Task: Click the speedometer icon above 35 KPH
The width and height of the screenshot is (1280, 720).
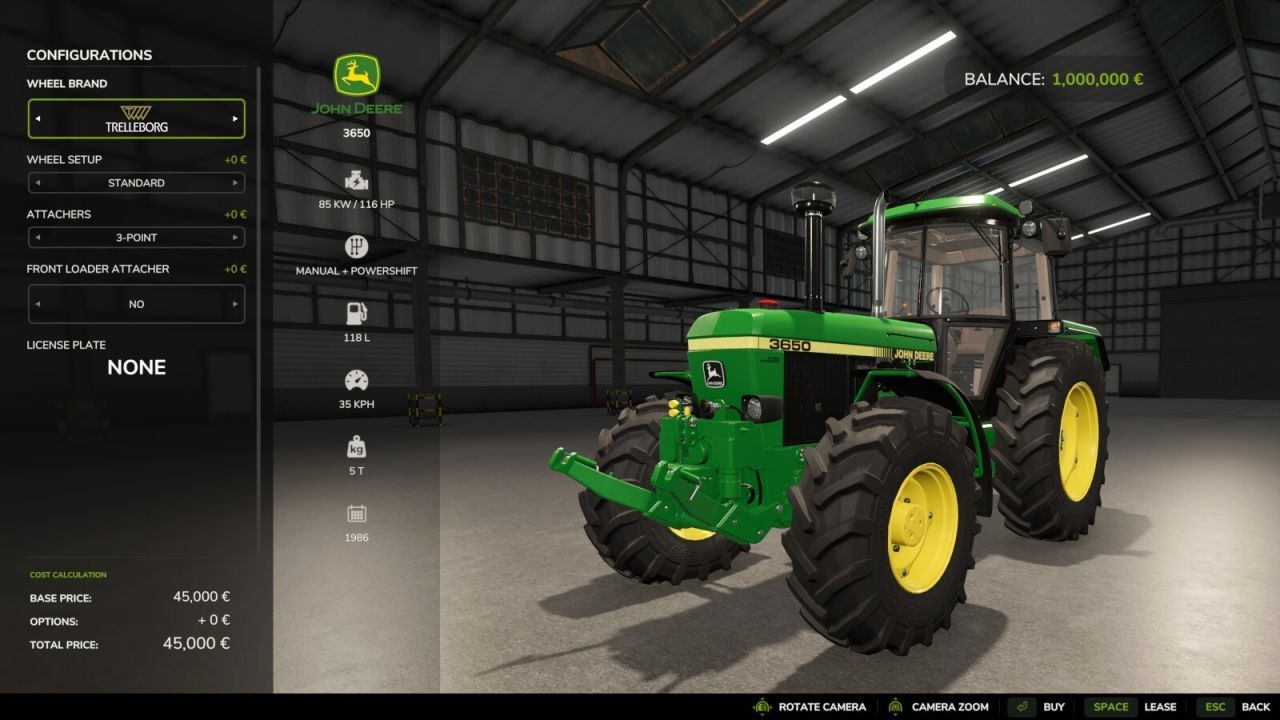Action: click(356, 379)
